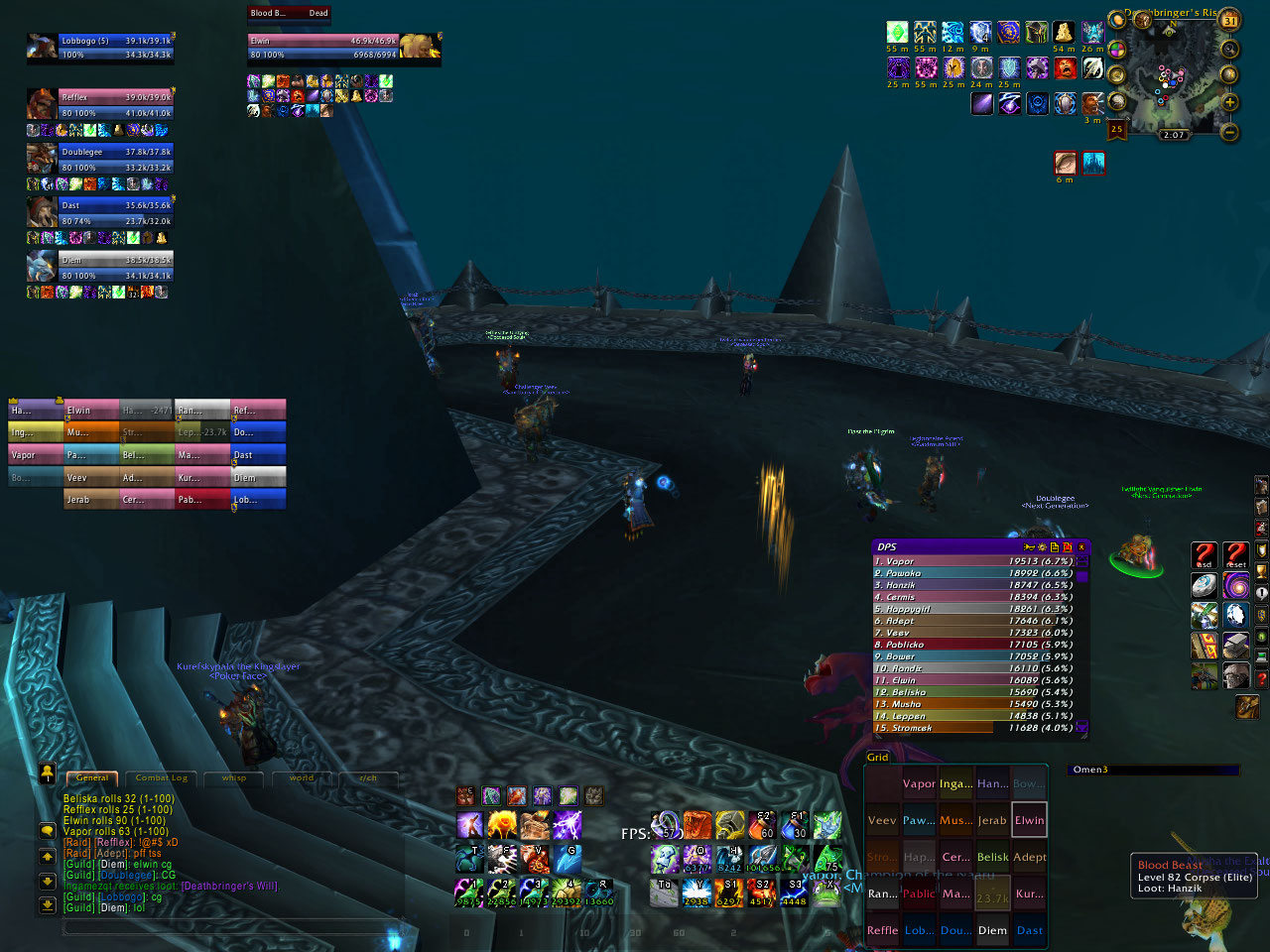Click the minimap zoom-in plus button
This screenshot has width=1270, height=952.
pos(1229,102)
